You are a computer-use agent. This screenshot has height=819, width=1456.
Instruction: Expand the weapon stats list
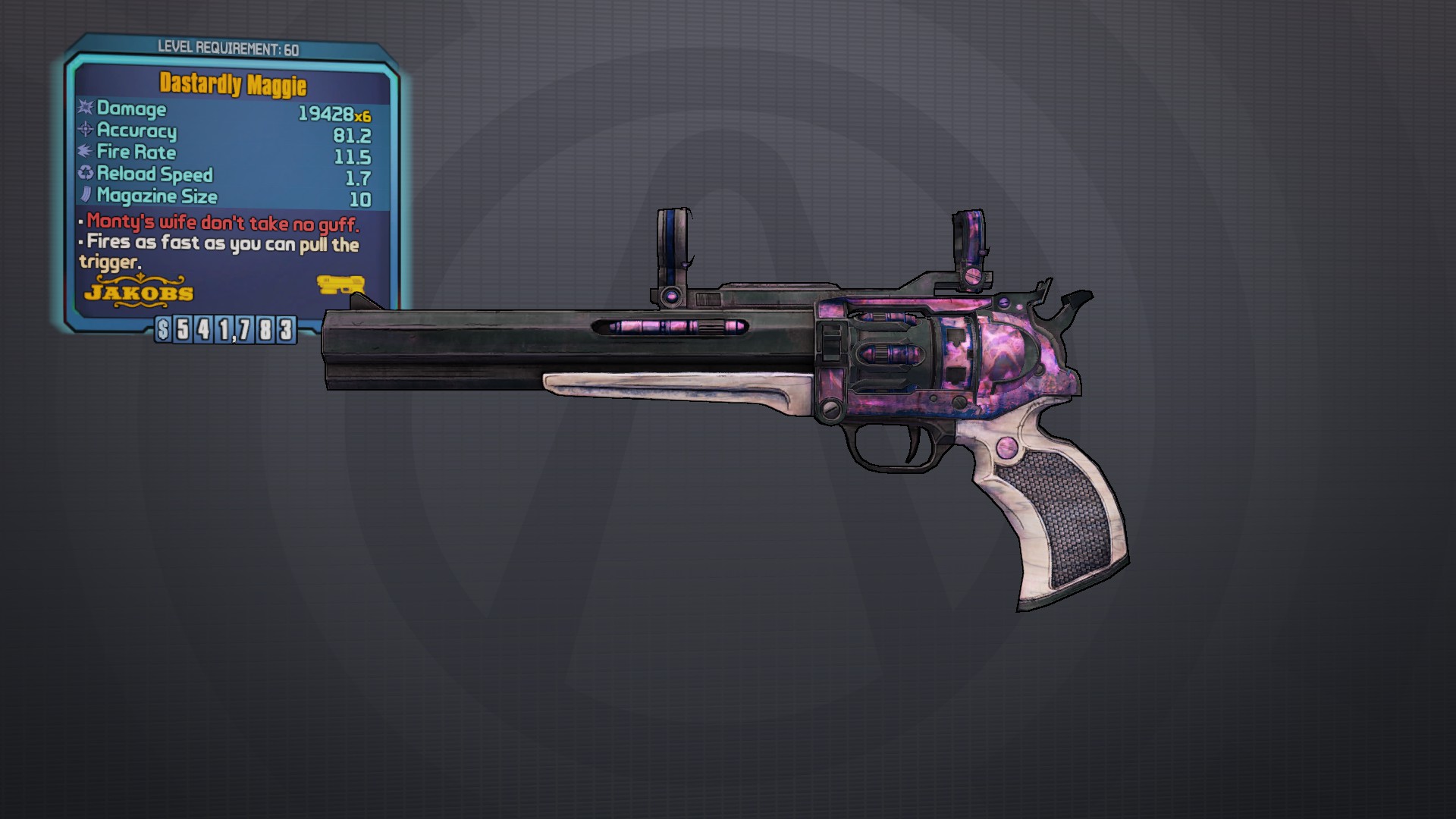(227, 152)
